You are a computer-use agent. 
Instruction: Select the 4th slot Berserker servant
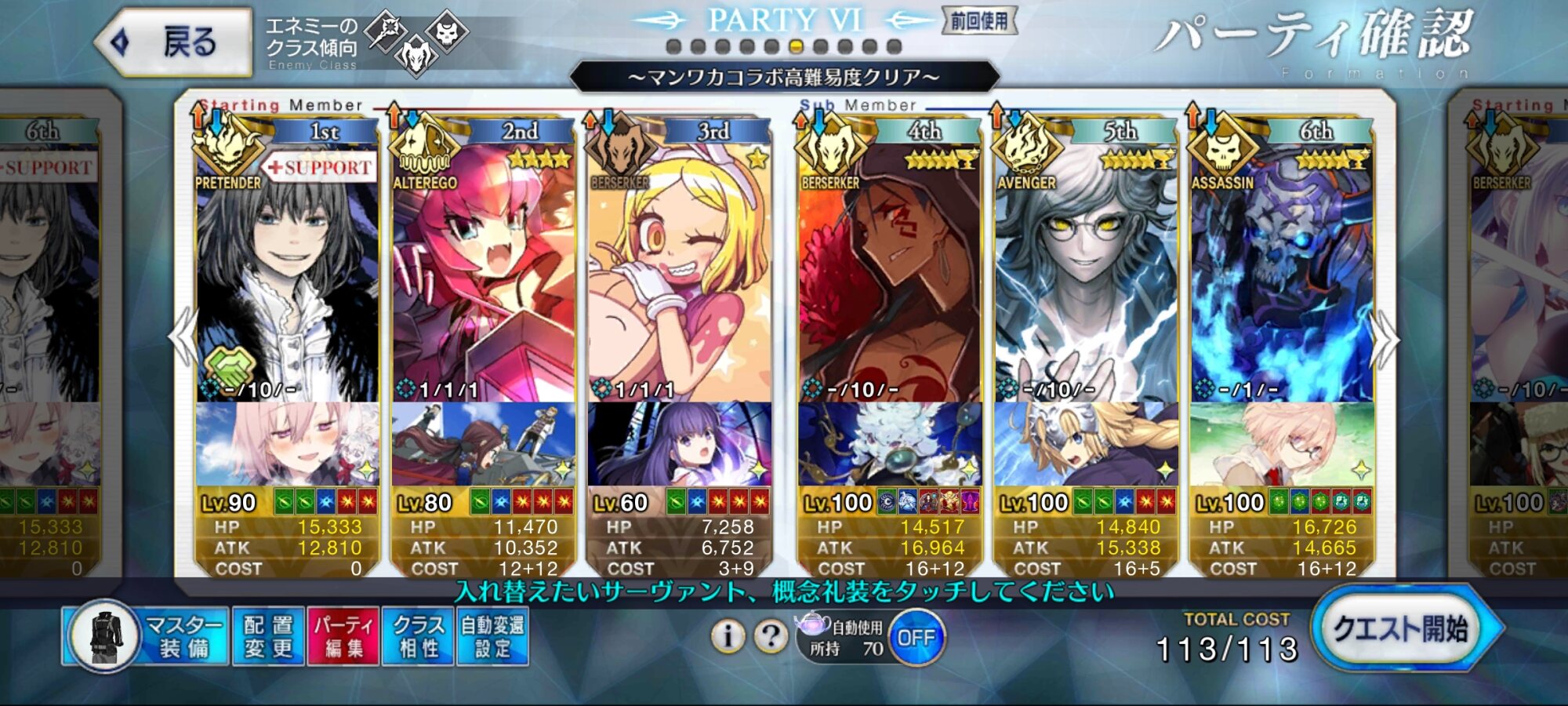[x=890, y=275]
